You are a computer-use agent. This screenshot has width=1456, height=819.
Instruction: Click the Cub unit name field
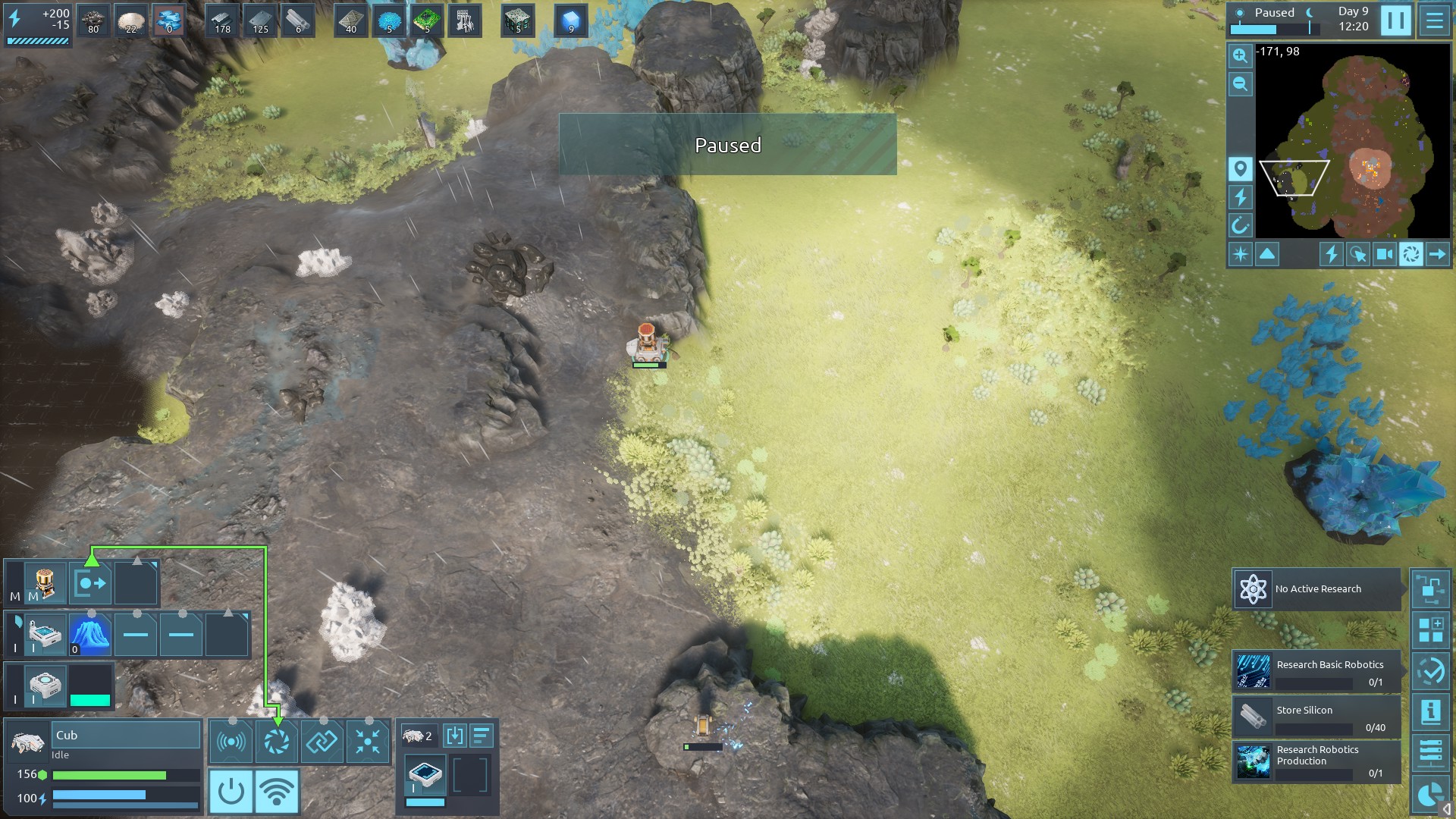click(125, 735)
